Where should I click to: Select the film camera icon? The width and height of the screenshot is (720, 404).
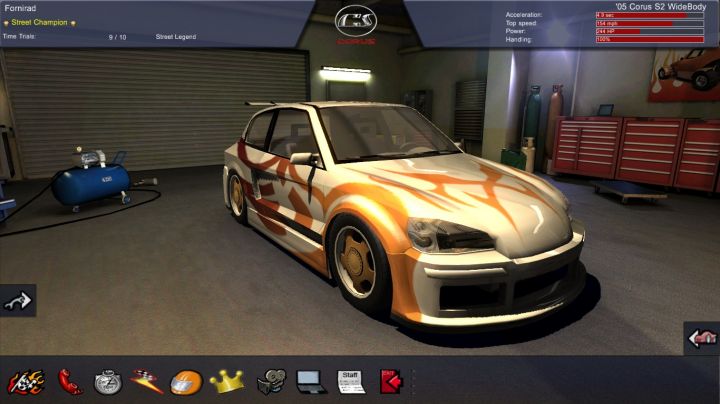(x=270, y=381)
